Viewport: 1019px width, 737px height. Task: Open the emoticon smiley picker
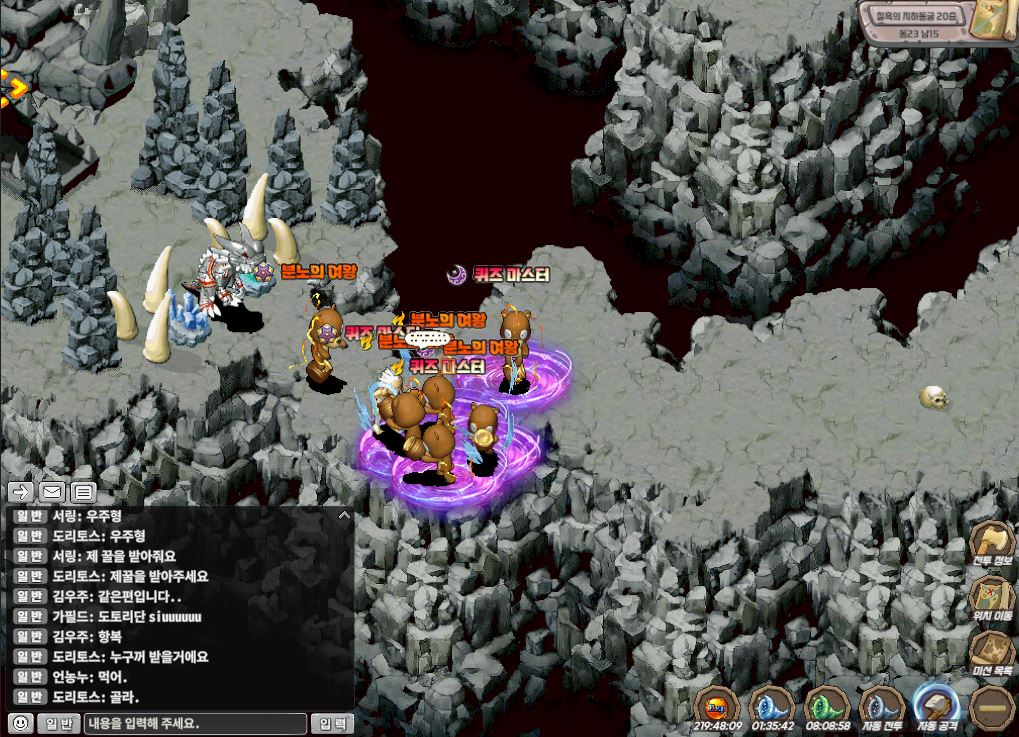19,723
